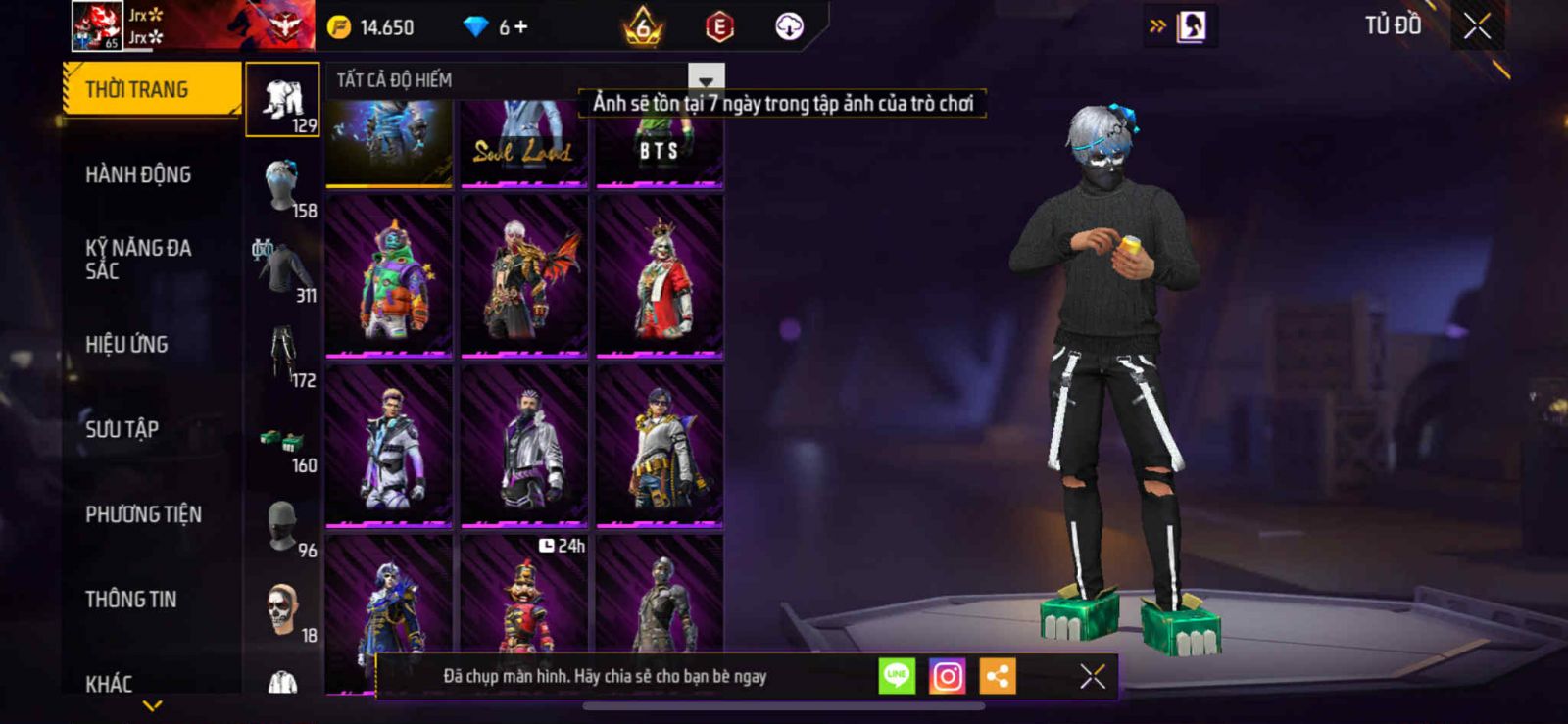
Task: Dismiss the screenshot share notification
Action: [1093, 676]
